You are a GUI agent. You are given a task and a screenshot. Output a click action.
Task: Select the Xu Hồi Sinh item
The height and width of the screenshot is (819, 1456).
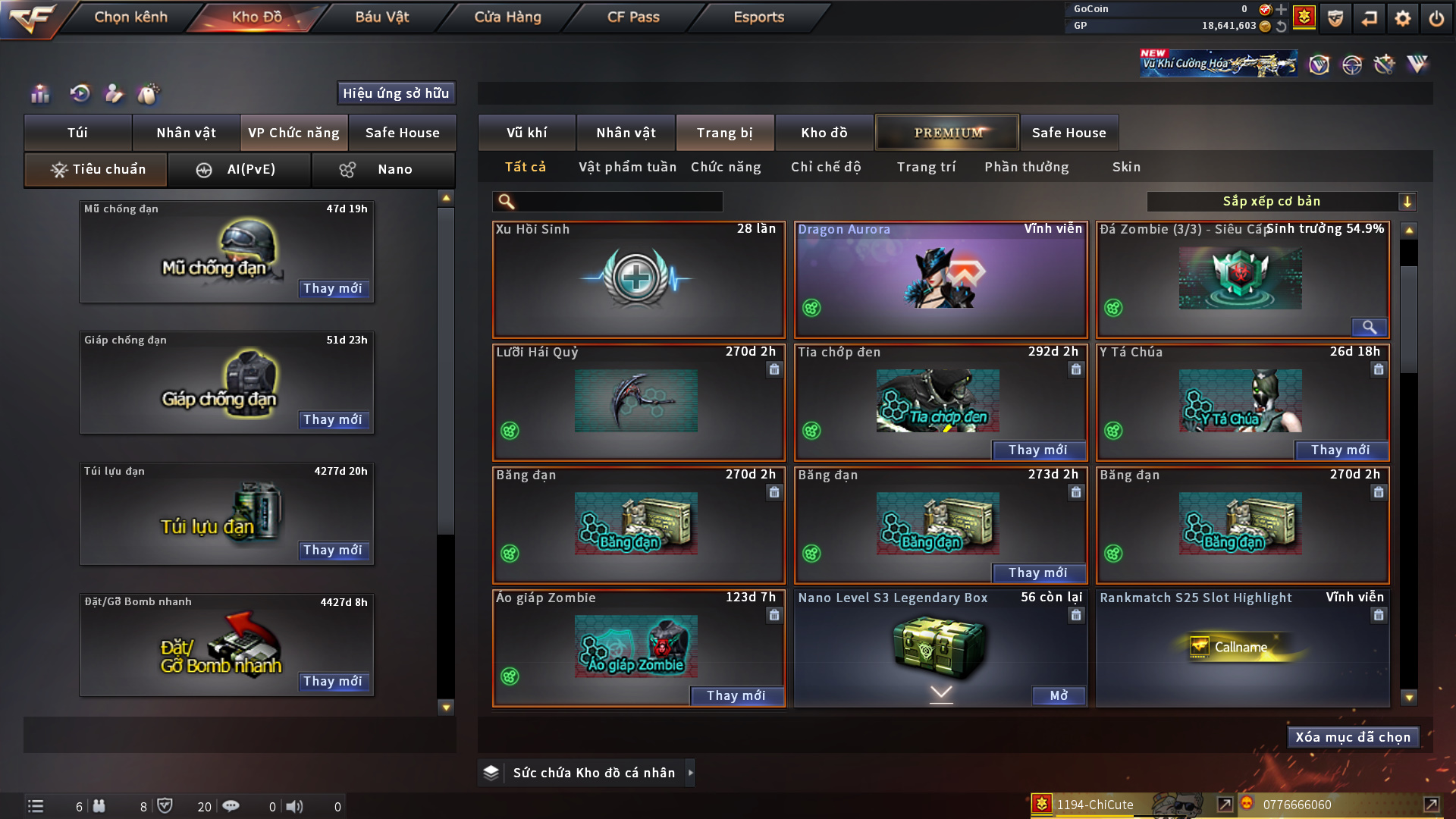639,279
